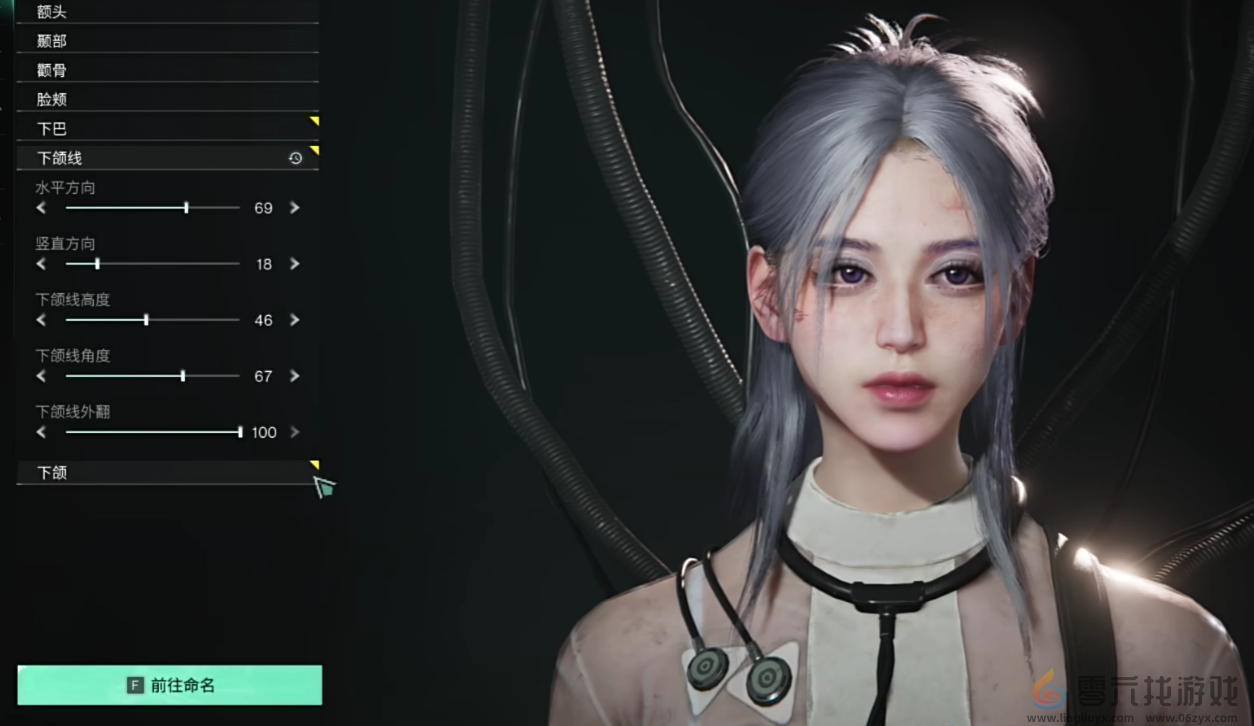Expand the 颧骨 cheekbone section

[x=167, y=70]
